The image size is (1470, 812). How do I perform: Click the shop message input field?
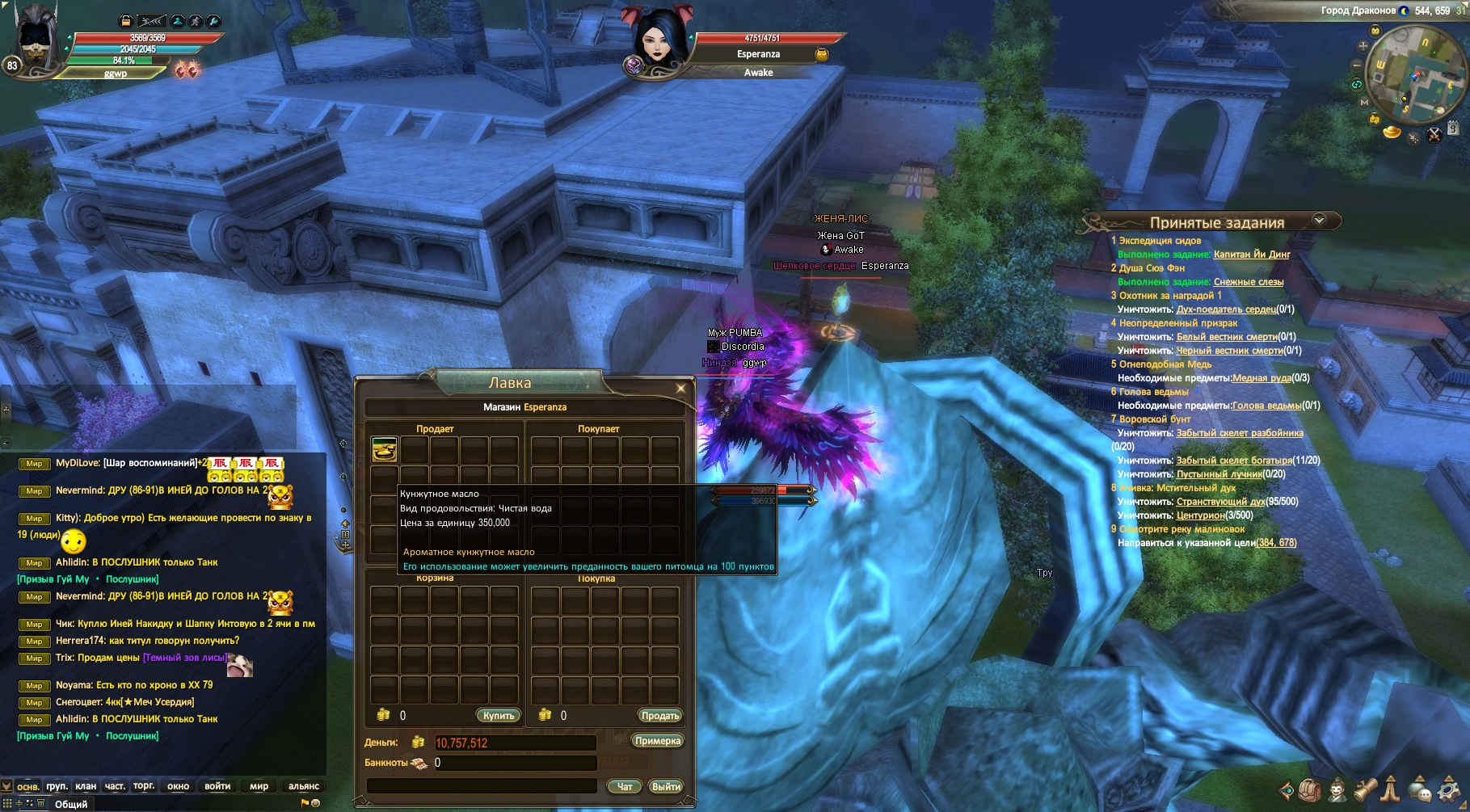pos(482,786)
